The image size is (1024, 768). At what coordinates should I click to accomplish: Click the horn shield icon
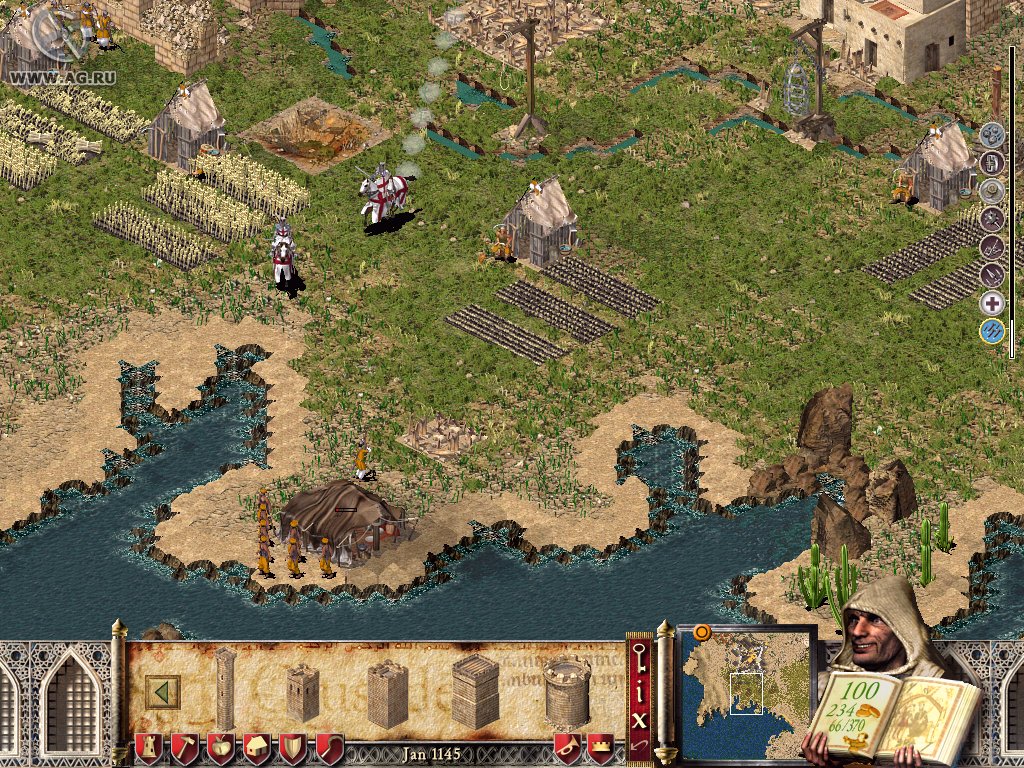click(567, 747)
